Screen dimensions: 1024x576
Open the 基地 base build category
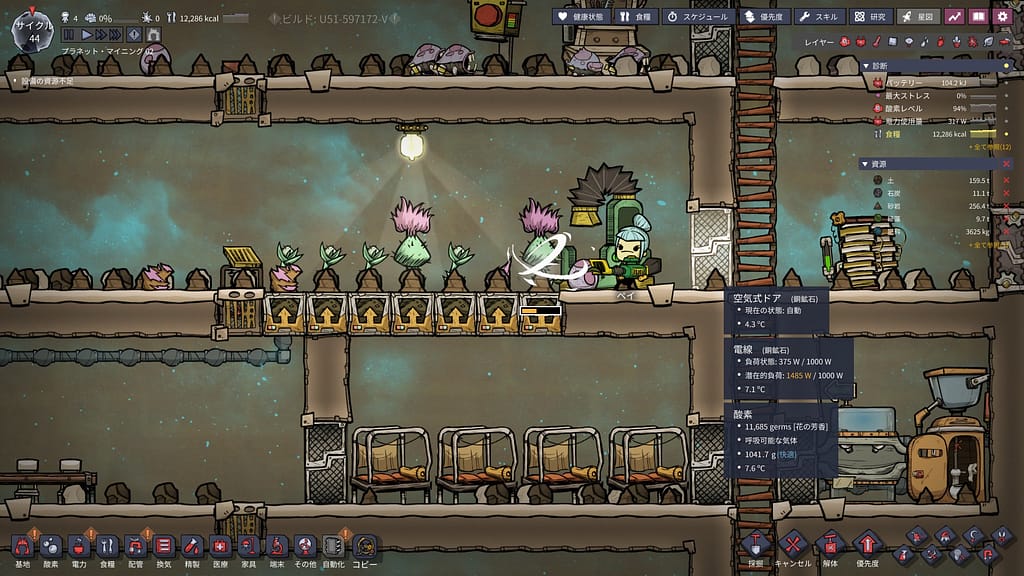click(x=22, y=547)
